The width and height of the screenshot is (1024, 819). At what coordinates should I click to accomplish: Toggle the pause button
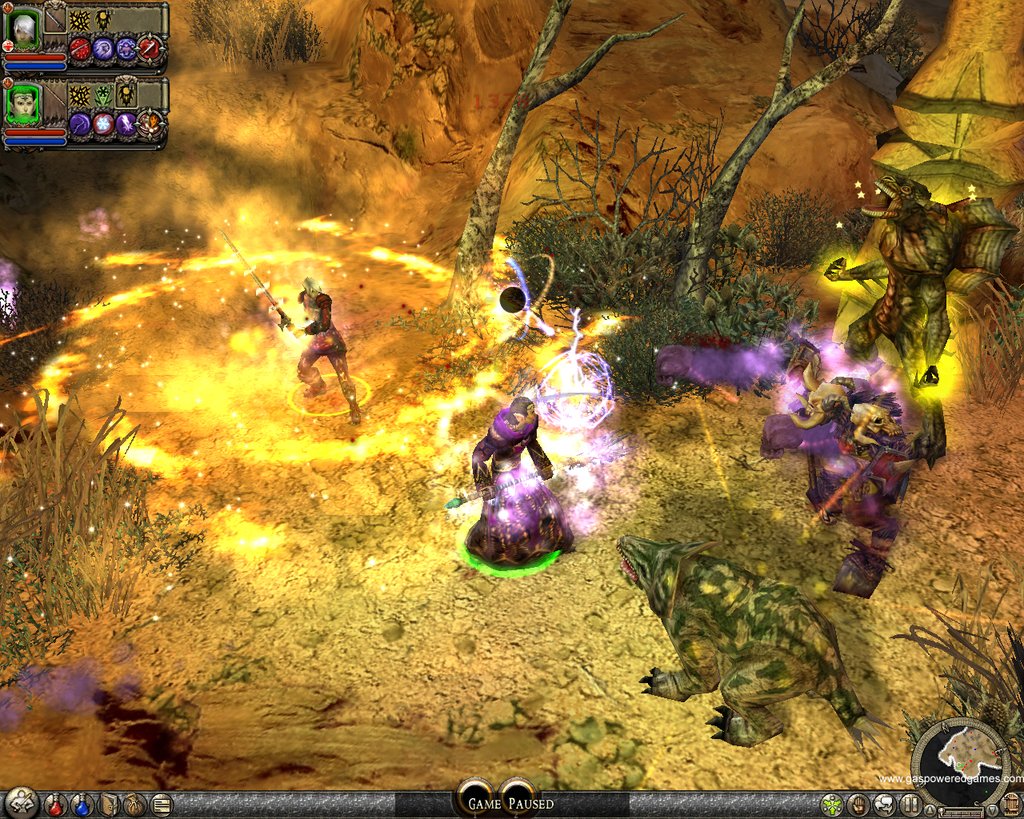point(910,804)
